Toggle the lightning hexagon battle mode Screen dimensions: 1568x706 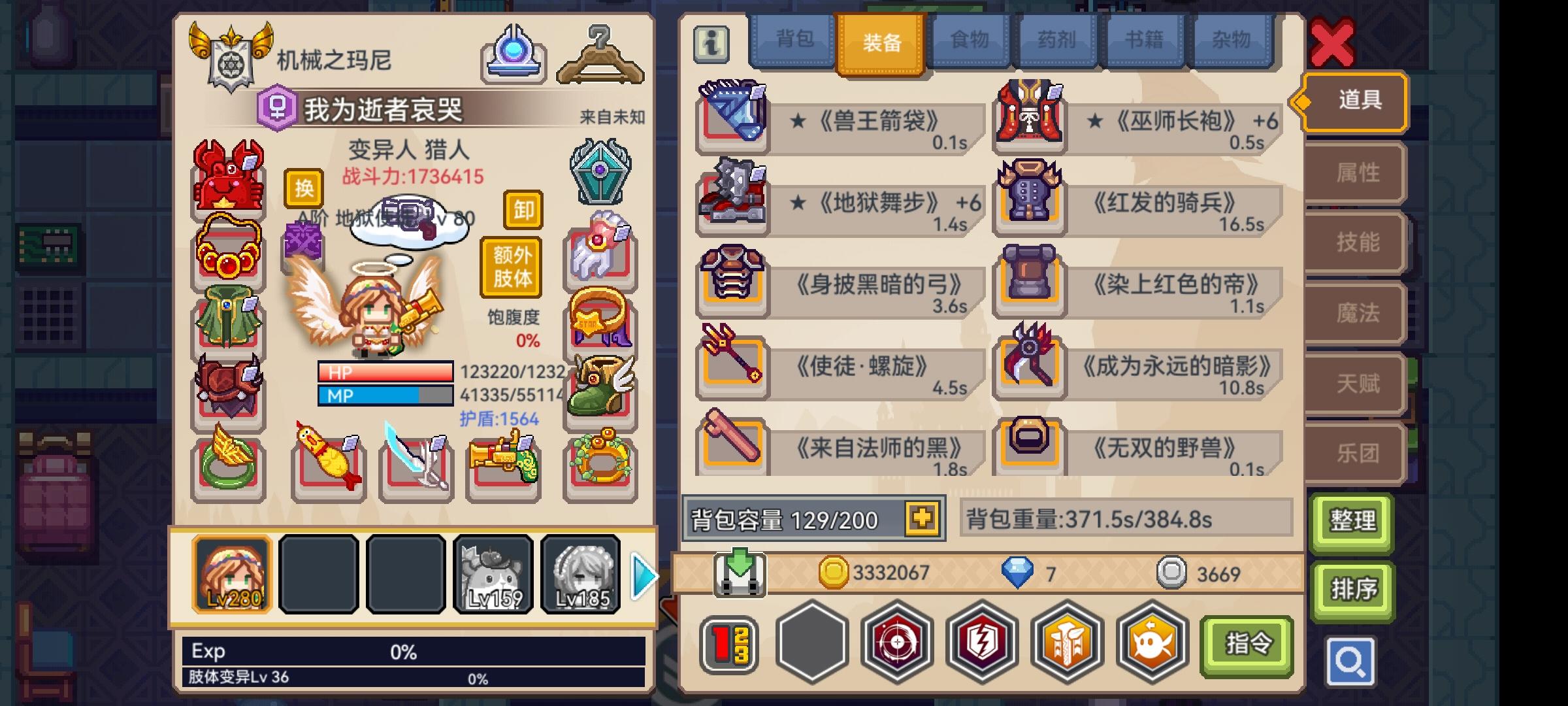981,643
